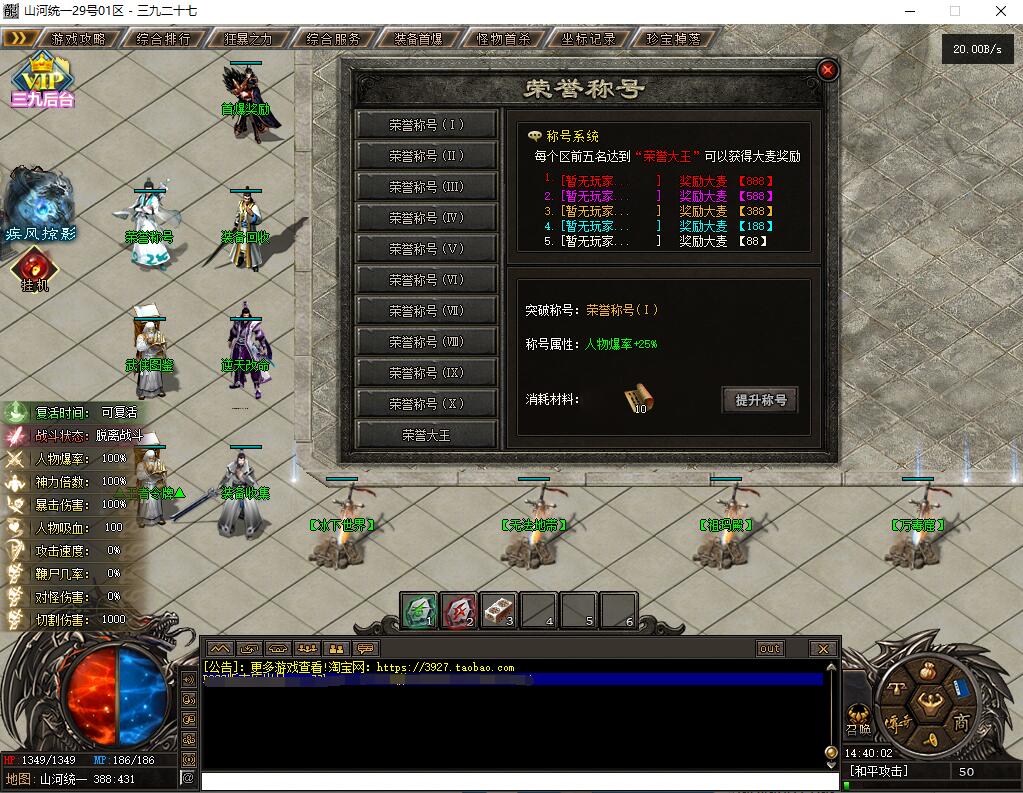
Task: Use the green stone in hotbar slot 1
Action: coord(419,610)
